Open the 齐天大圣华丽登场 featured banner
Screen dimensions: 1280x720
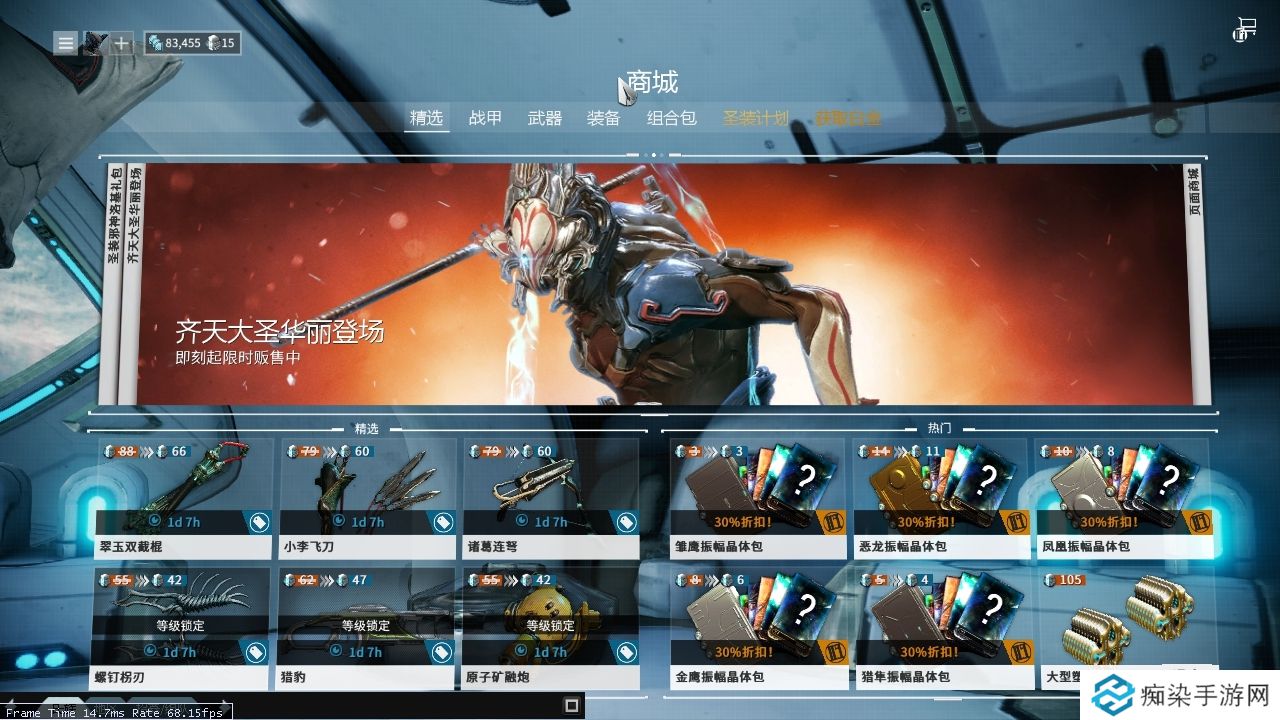tap(660, 285)
